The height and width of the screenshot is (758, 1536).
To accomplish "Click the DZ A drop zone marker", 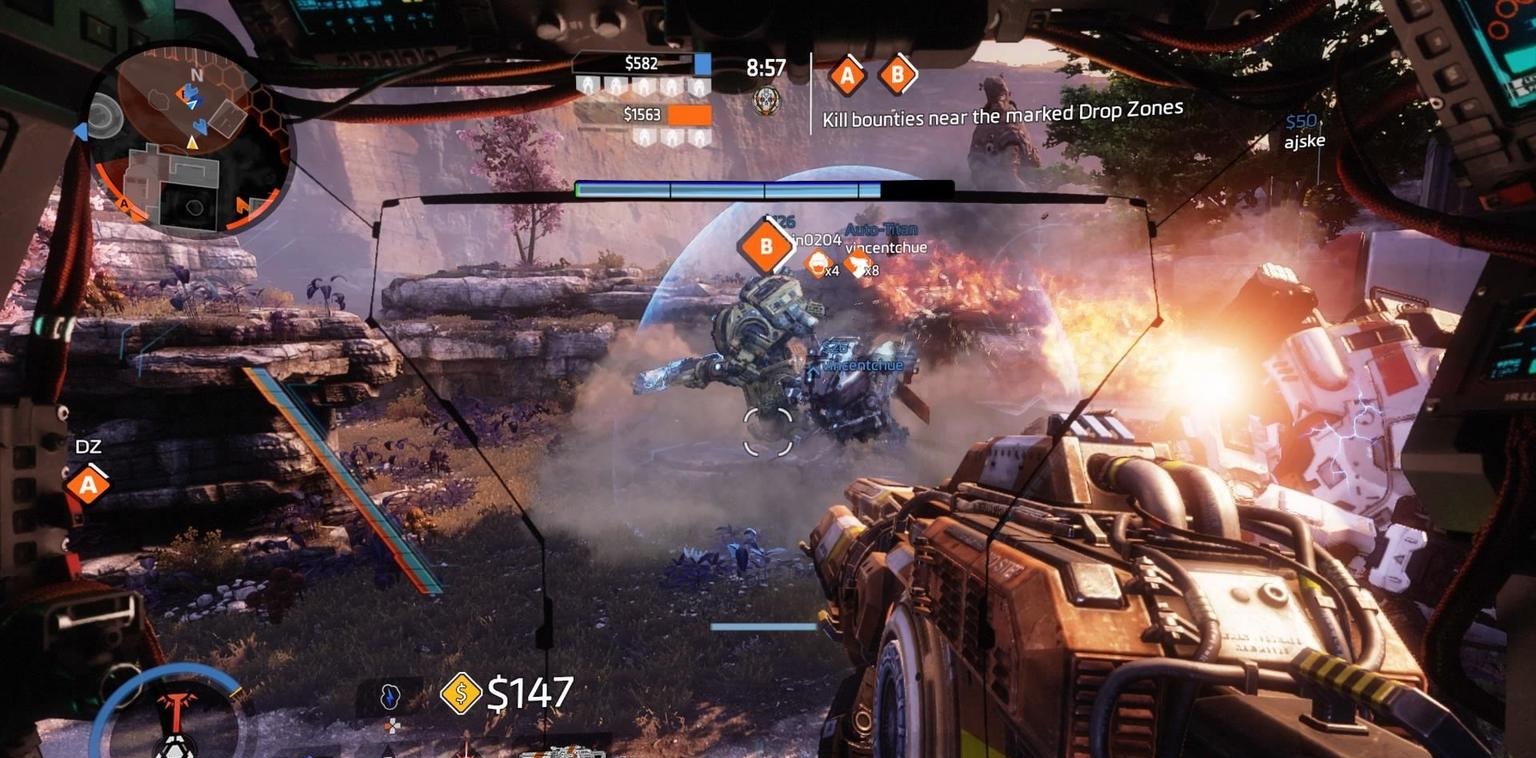I will point(88,485).
